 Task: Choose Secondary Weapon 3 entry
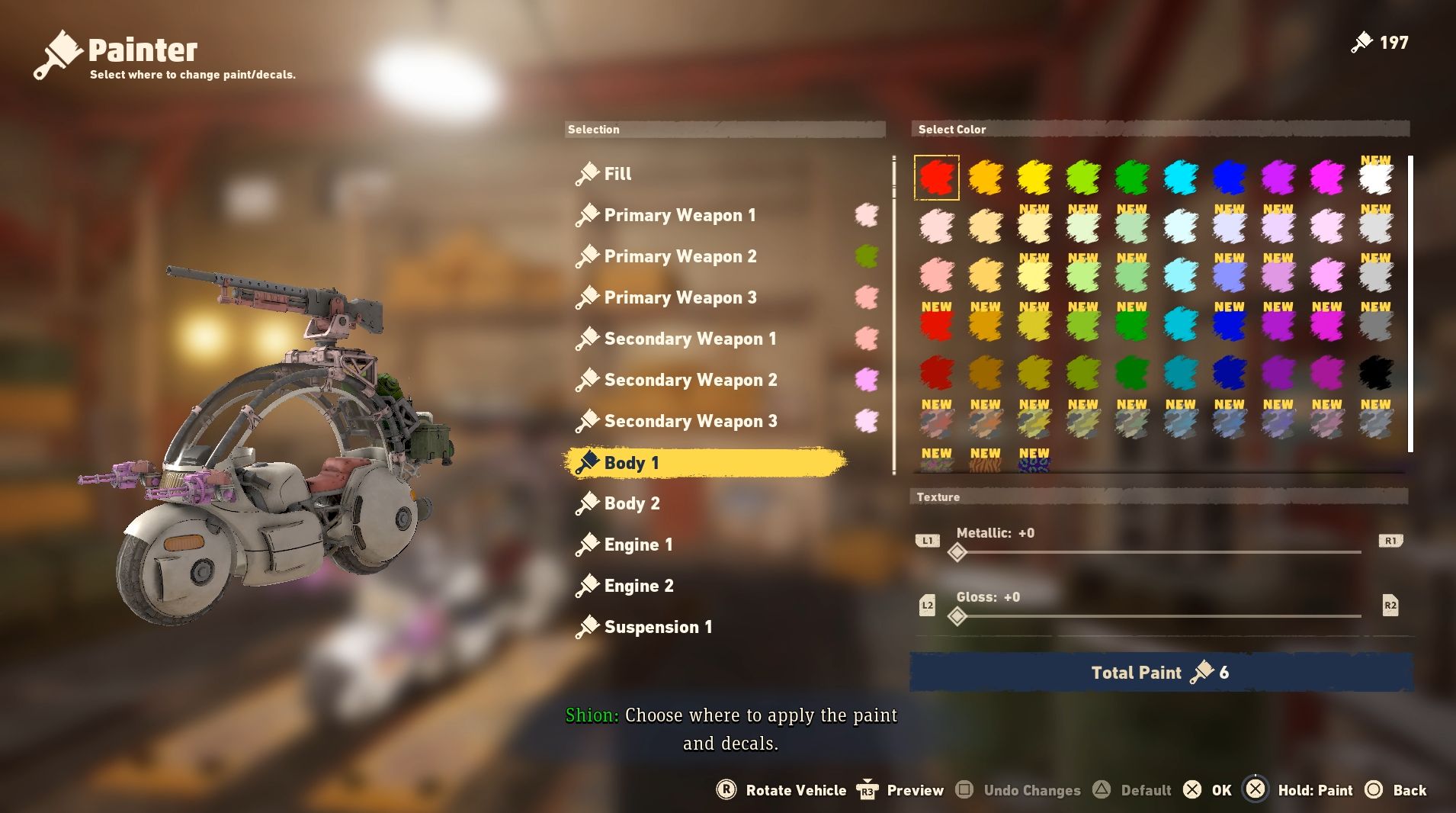[x=690, y=421]
